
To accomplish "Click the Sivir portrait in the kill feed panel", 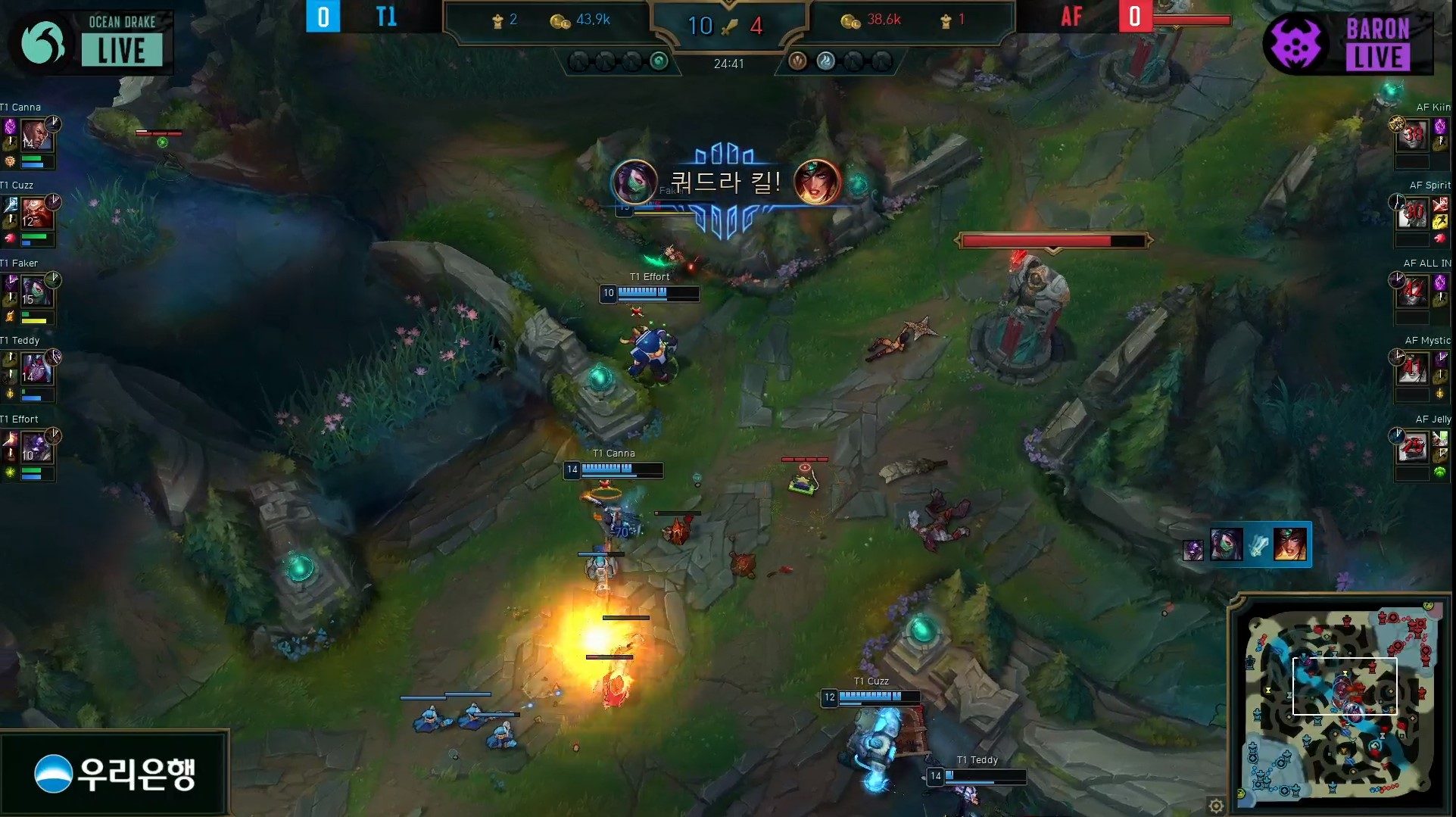I will pos(1291,544).
